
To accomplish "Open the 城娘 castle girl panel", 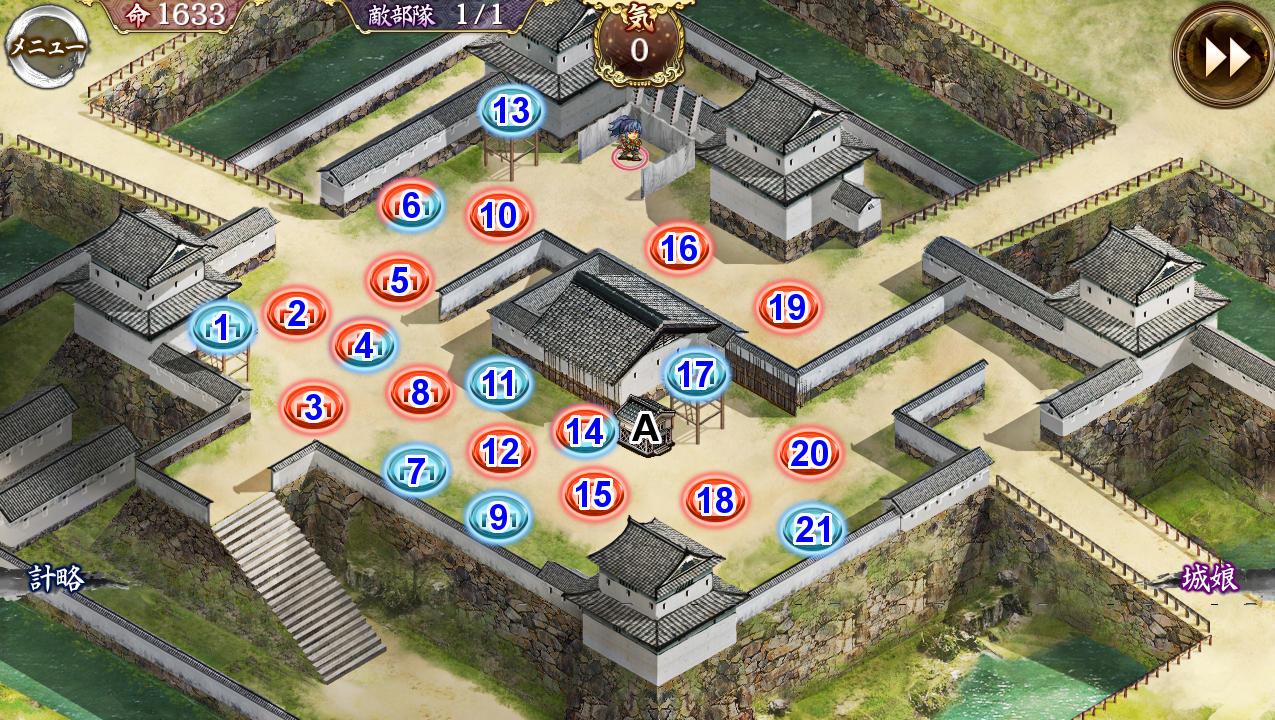I will [1210, 578].
